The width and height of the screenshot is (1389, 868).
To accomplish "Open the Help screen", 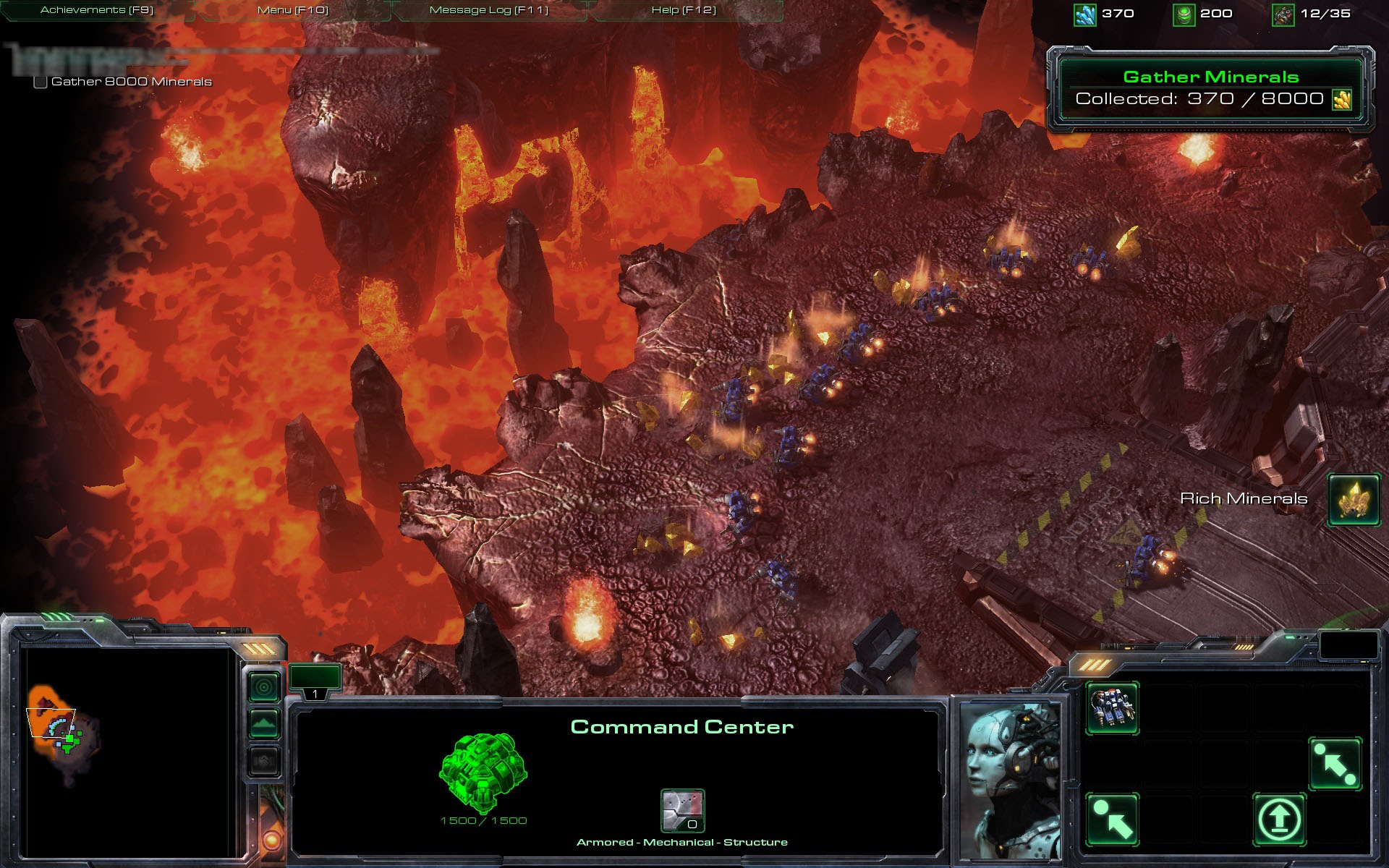I will tap(684, 10).
